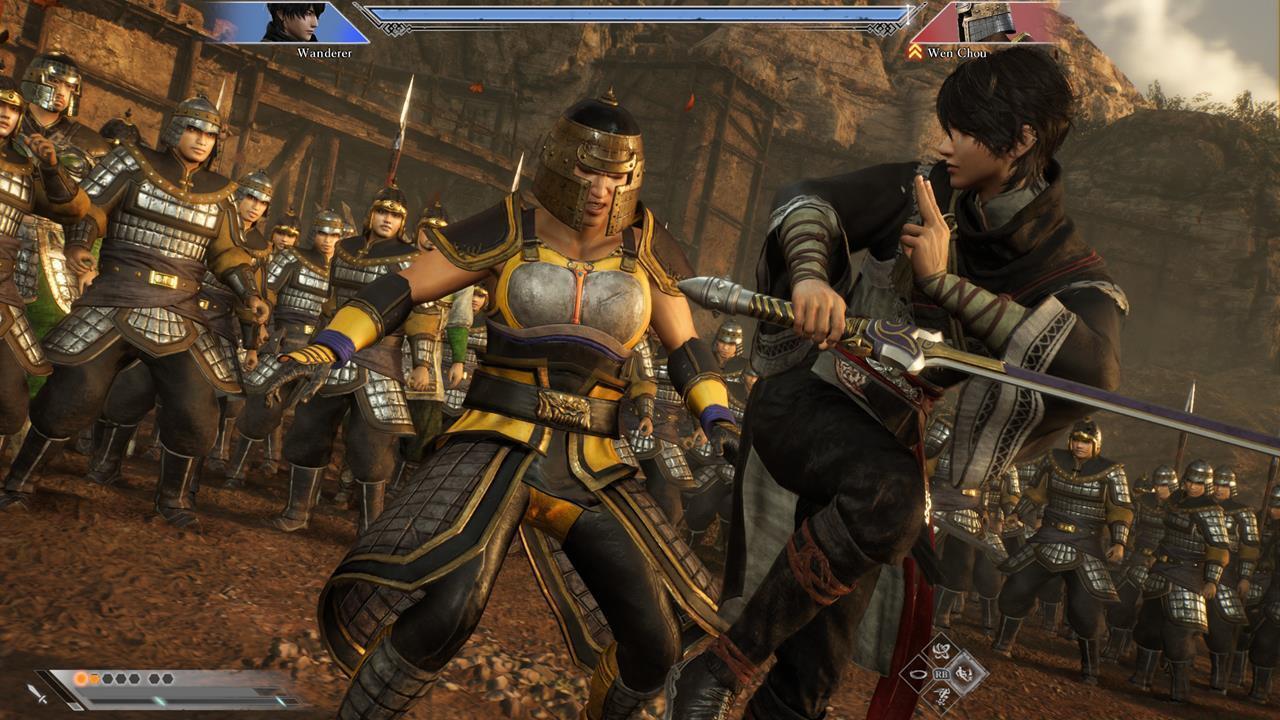Click the second lit bravery orb
Image resolution: width=1280 pixels, height=720 pixels.
click(x=95, y=679)
